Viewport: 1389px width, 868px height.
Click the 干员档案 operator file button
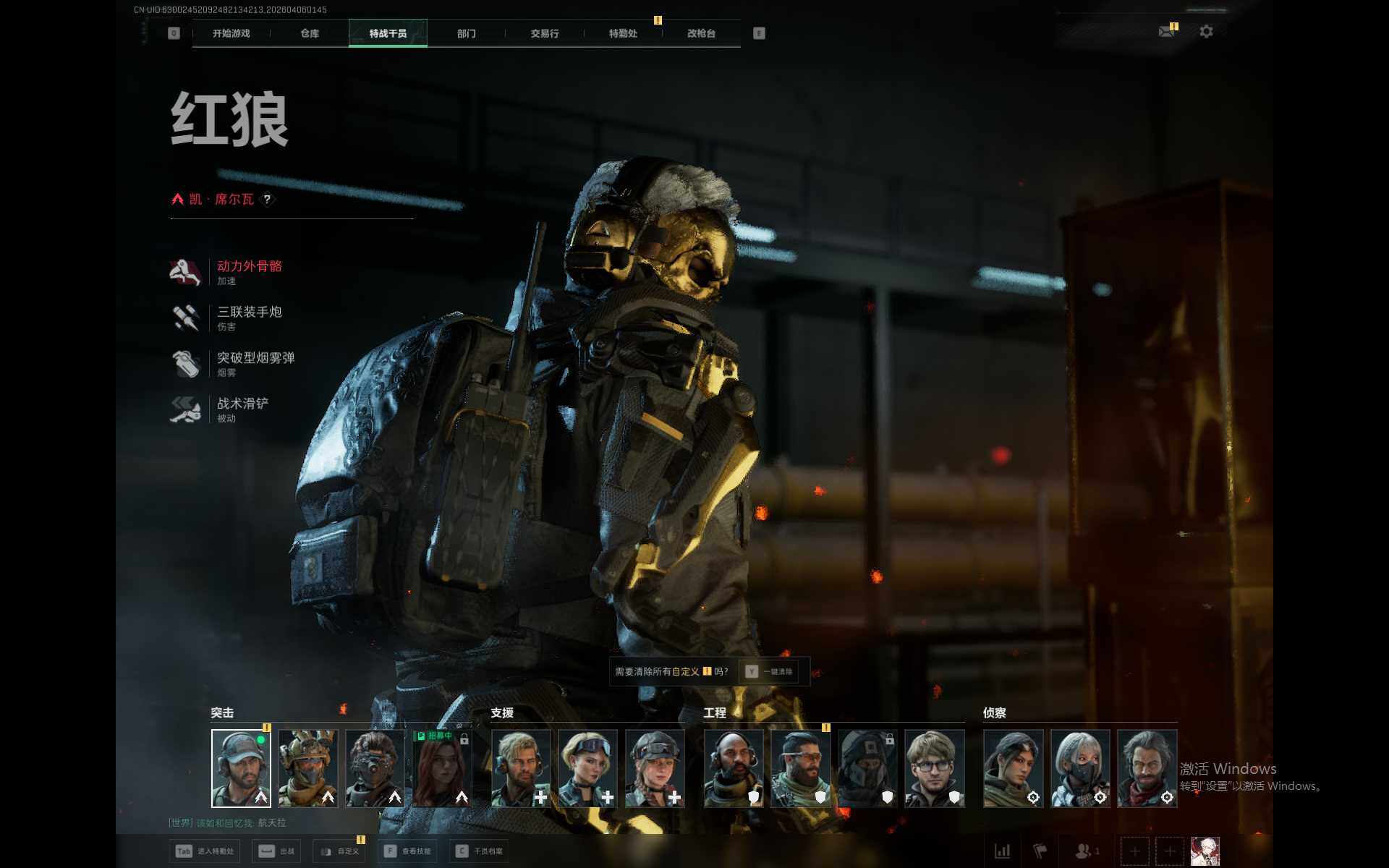point(480,851)
